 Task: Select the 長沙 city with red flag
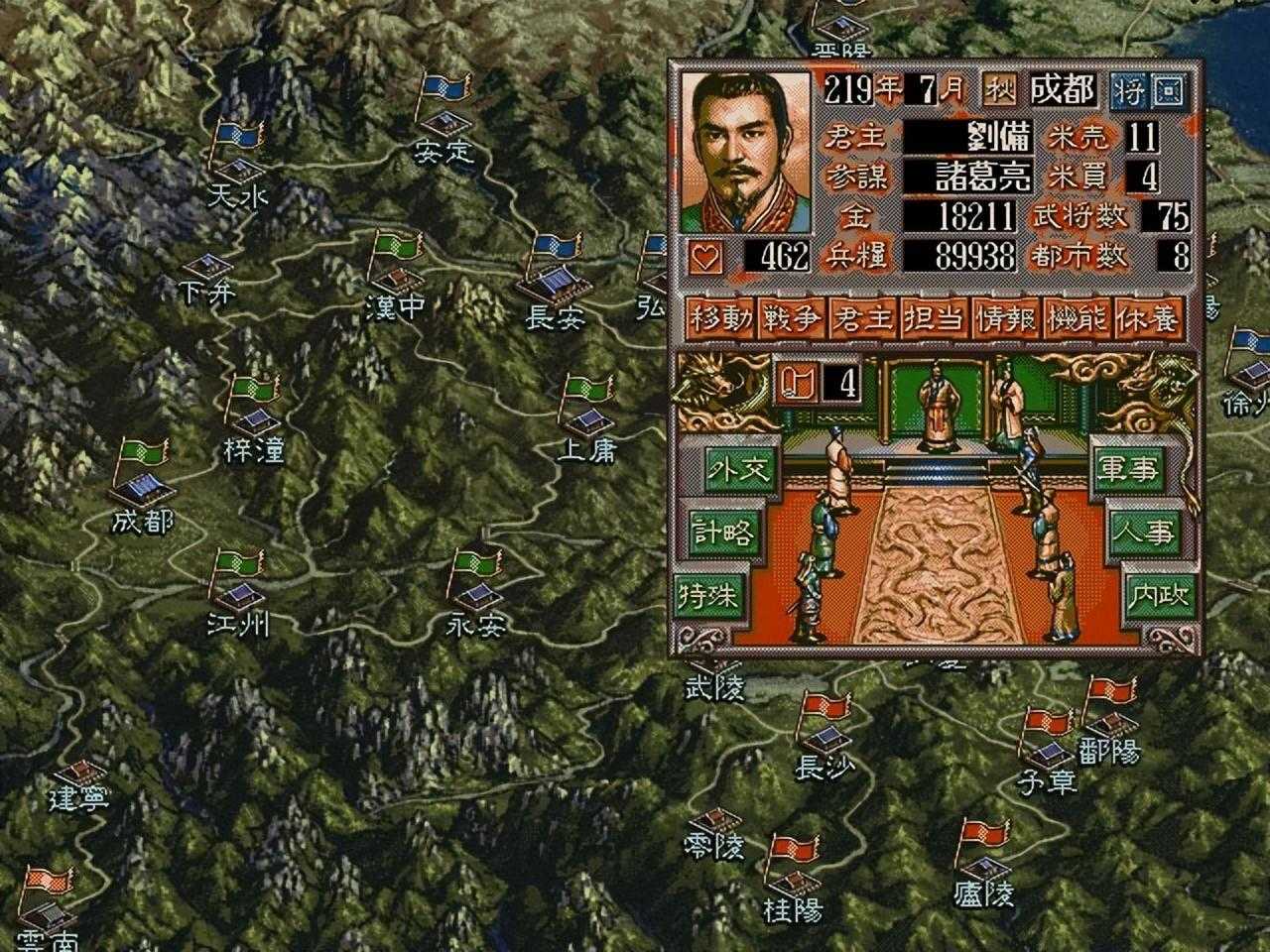pos(824,739)
